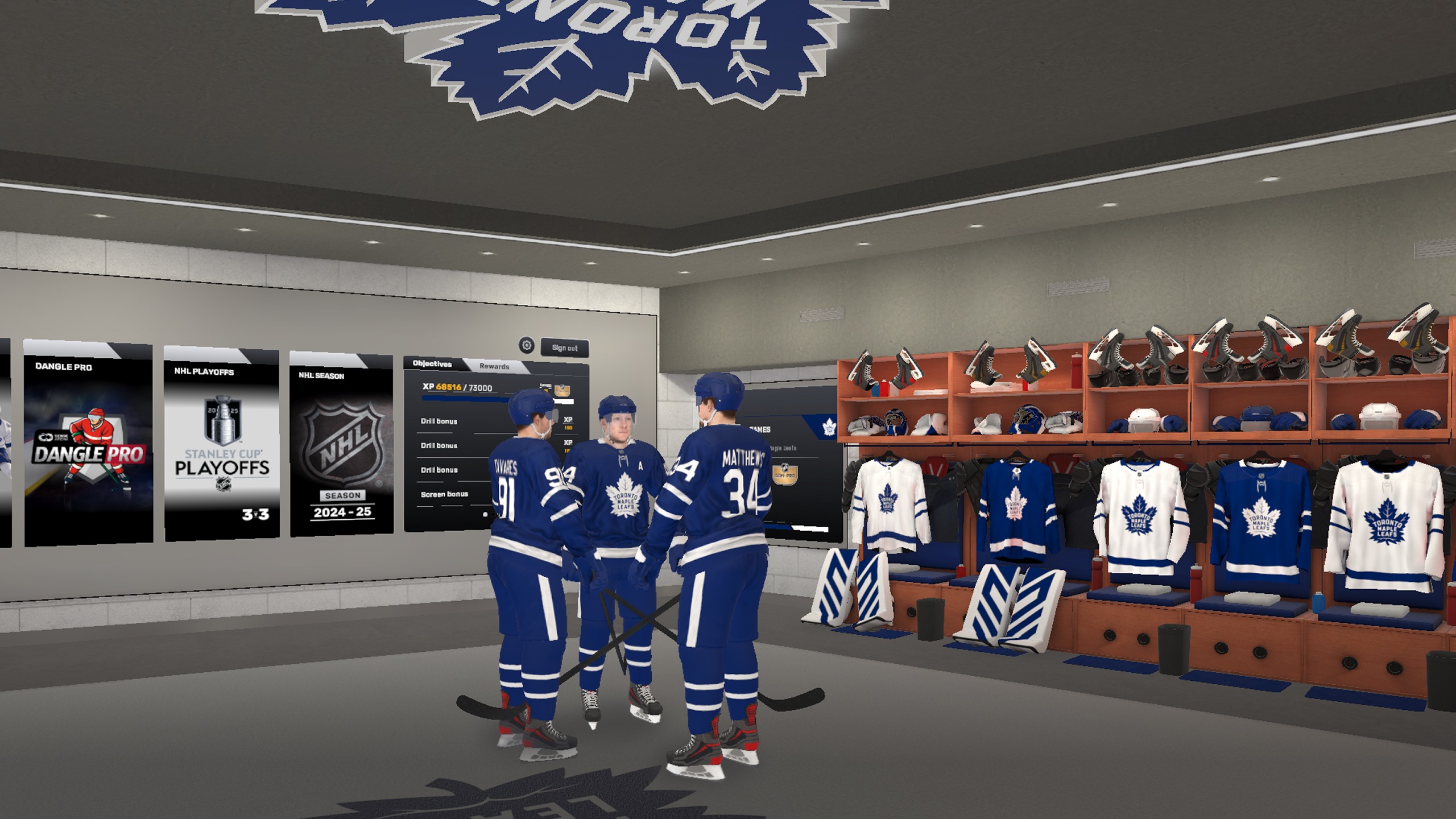This screenshot has width=1456, height=819.
Task: Show the Rewards tab
Action: point(494,366)
